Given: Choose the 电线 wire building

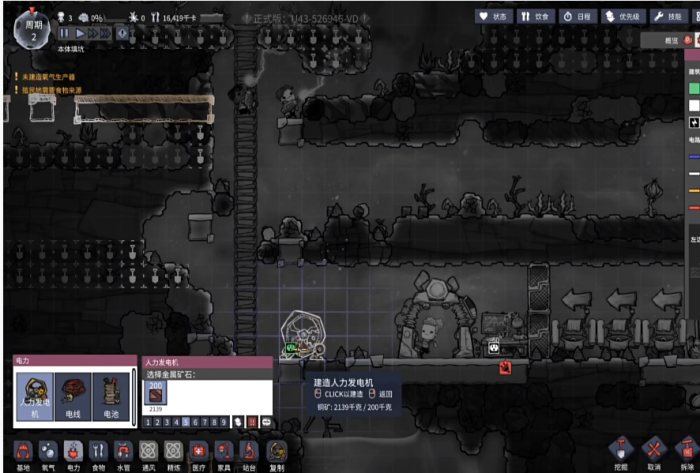Looking at the screenshot, I should pos(73,393).
